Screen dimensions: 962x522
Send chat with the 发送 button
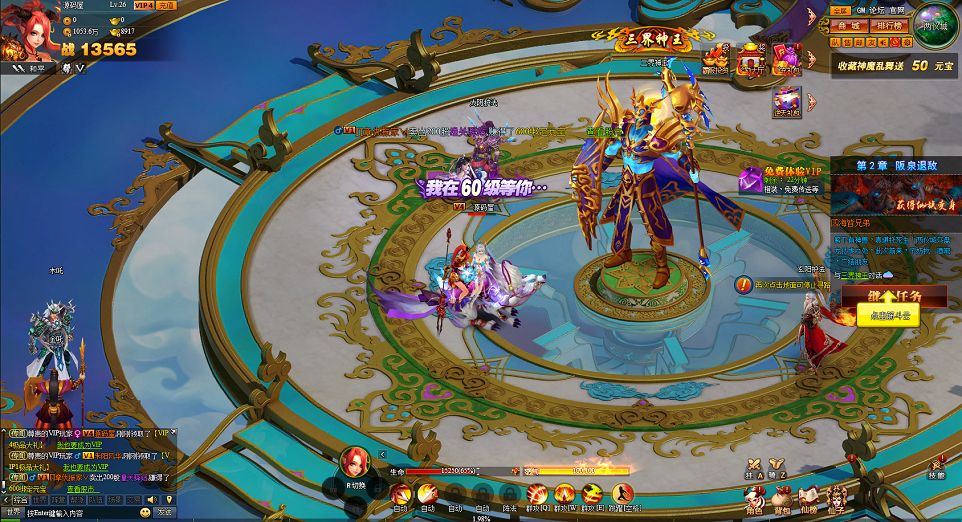coord(164,511)
